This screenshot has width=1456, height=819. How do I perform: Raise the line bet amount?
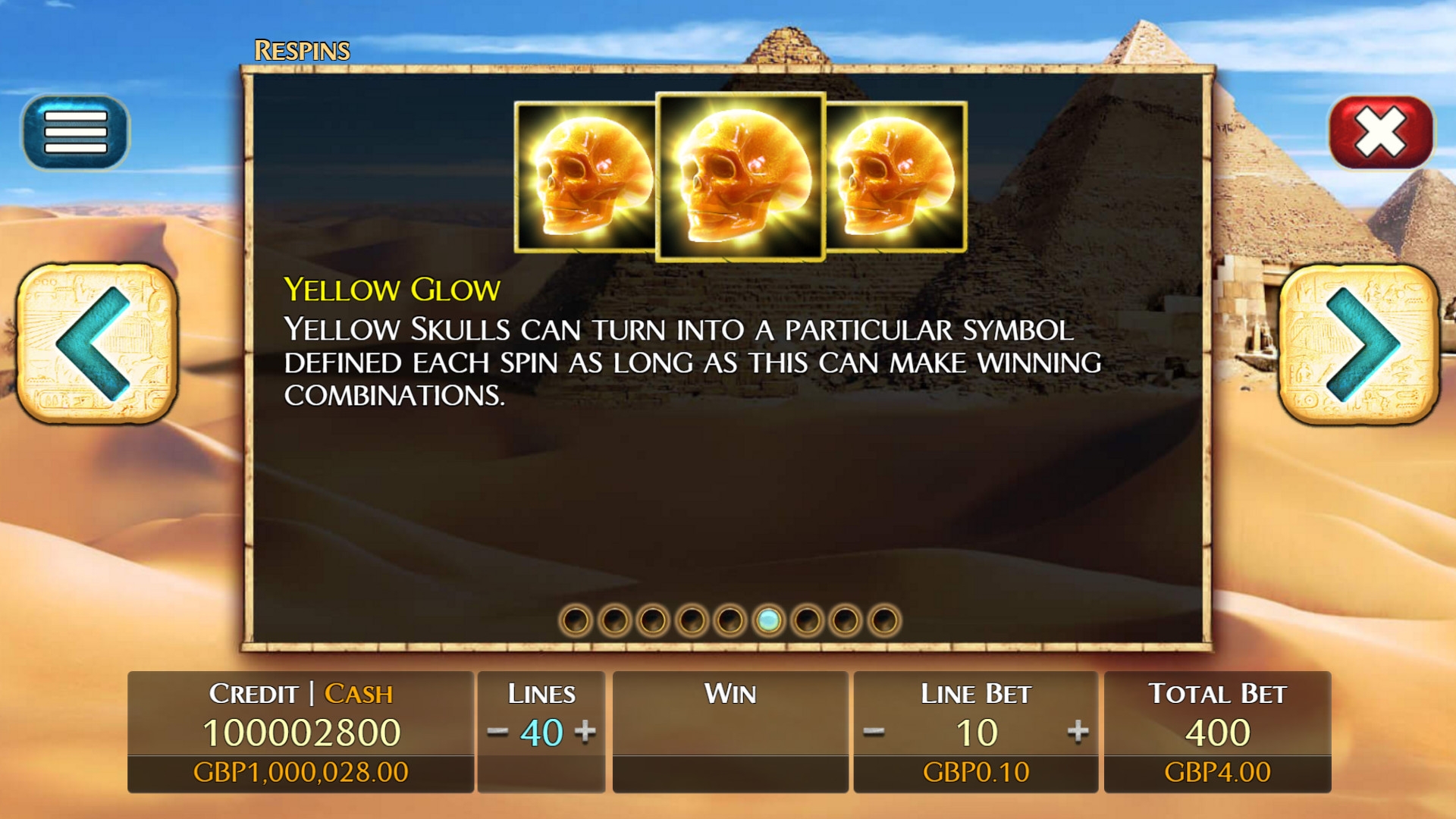click(x=1078, y=732)
